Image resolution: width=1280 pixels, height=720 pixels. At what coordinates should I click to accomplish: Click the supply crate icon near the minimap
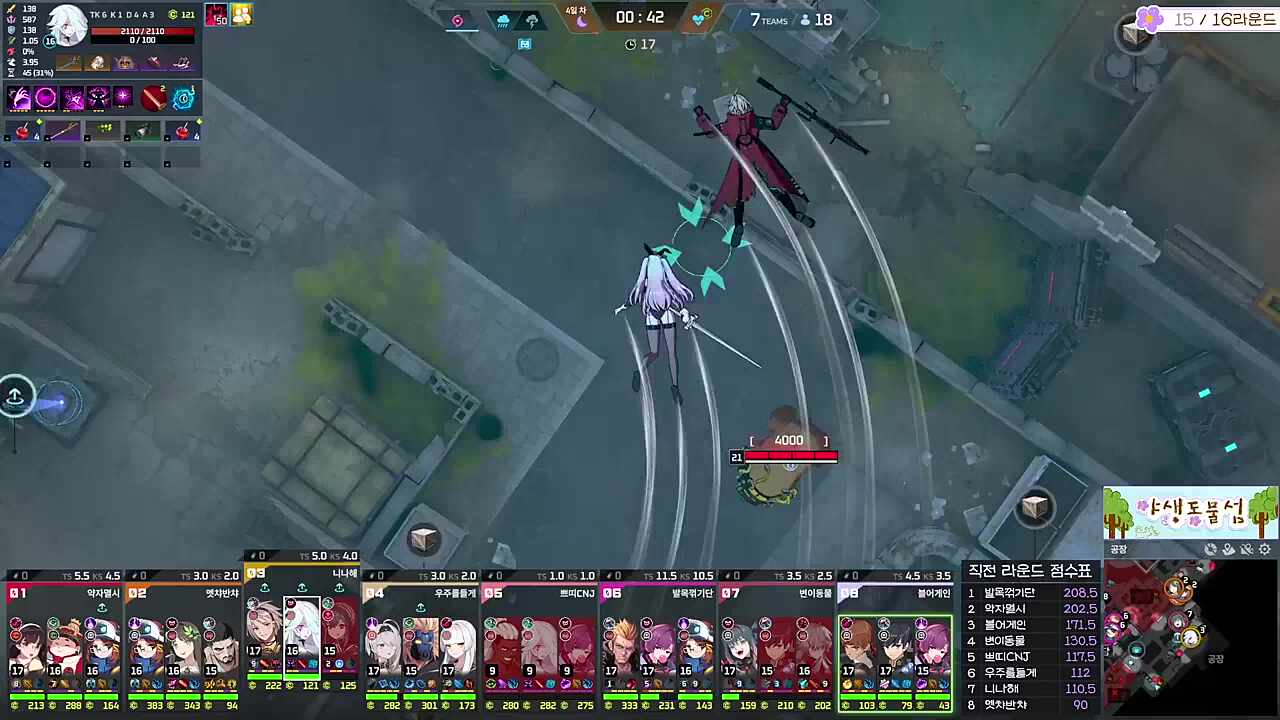tap(1036, 508)
